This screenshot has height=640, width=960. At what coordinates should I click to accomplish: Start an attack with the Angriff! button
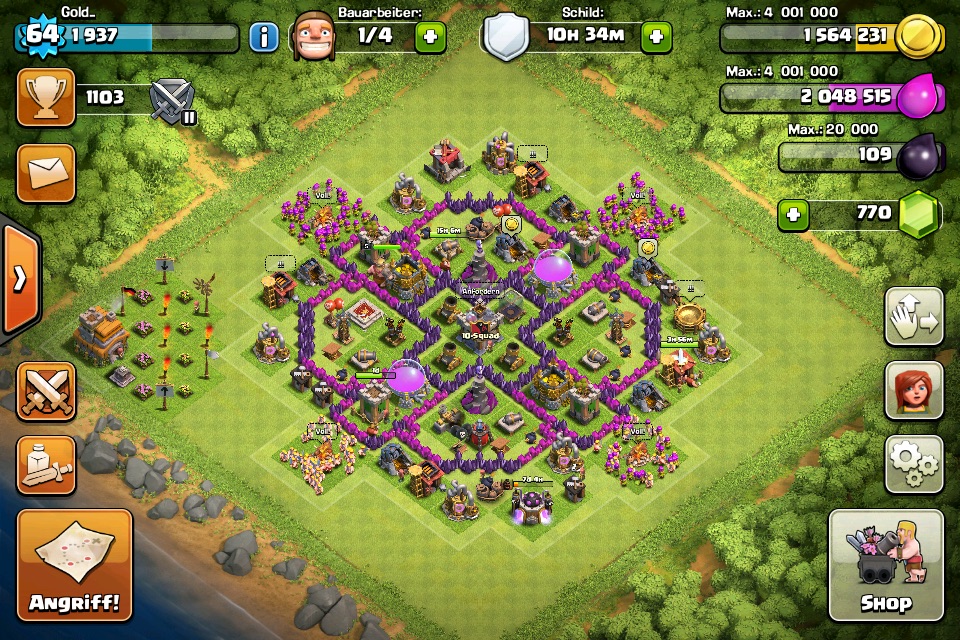coord(74,565)
